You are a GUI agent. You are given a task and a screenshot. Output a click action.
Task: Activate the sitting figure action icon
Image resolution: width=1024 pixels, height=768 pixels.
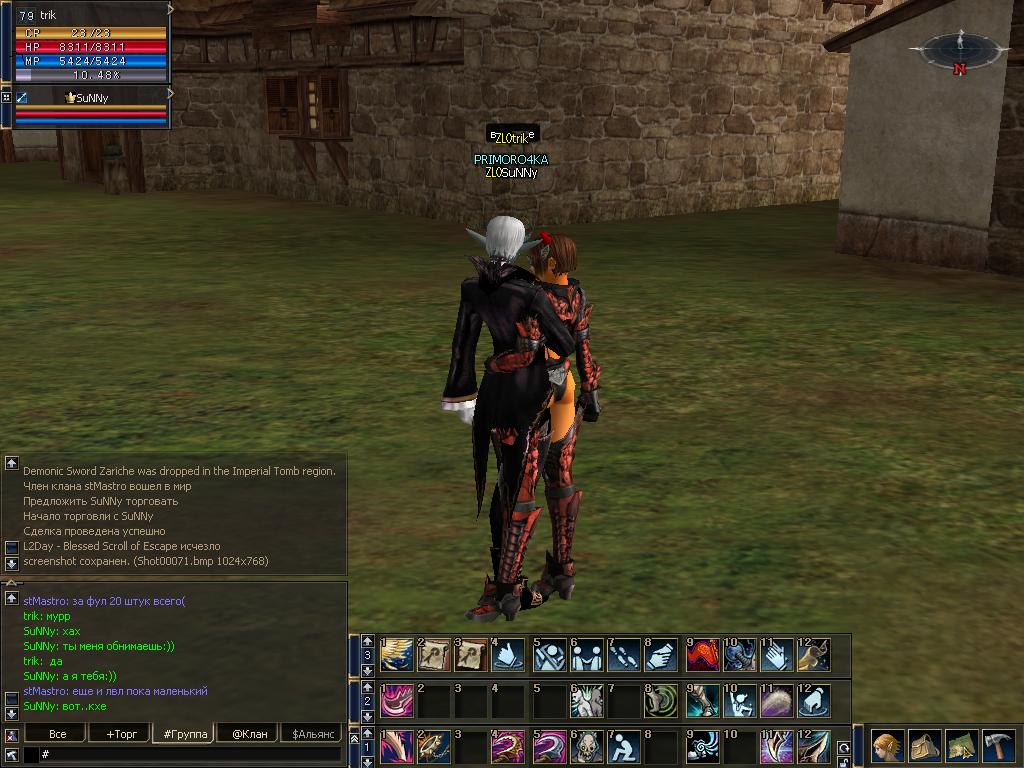point(625,747)
